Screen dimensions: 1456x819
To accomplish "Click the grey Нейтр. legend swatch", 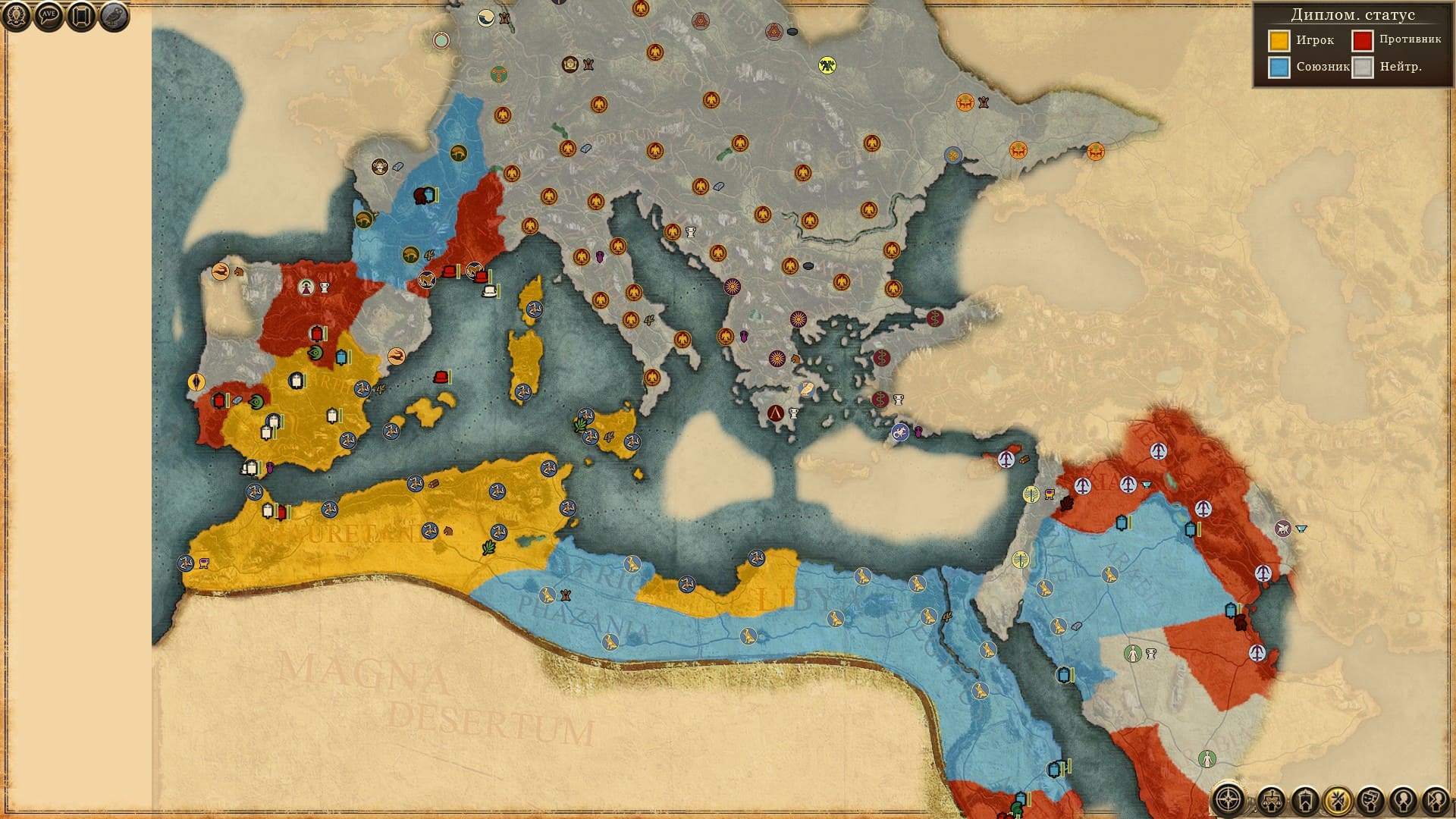I will (x=1363, y=67).
